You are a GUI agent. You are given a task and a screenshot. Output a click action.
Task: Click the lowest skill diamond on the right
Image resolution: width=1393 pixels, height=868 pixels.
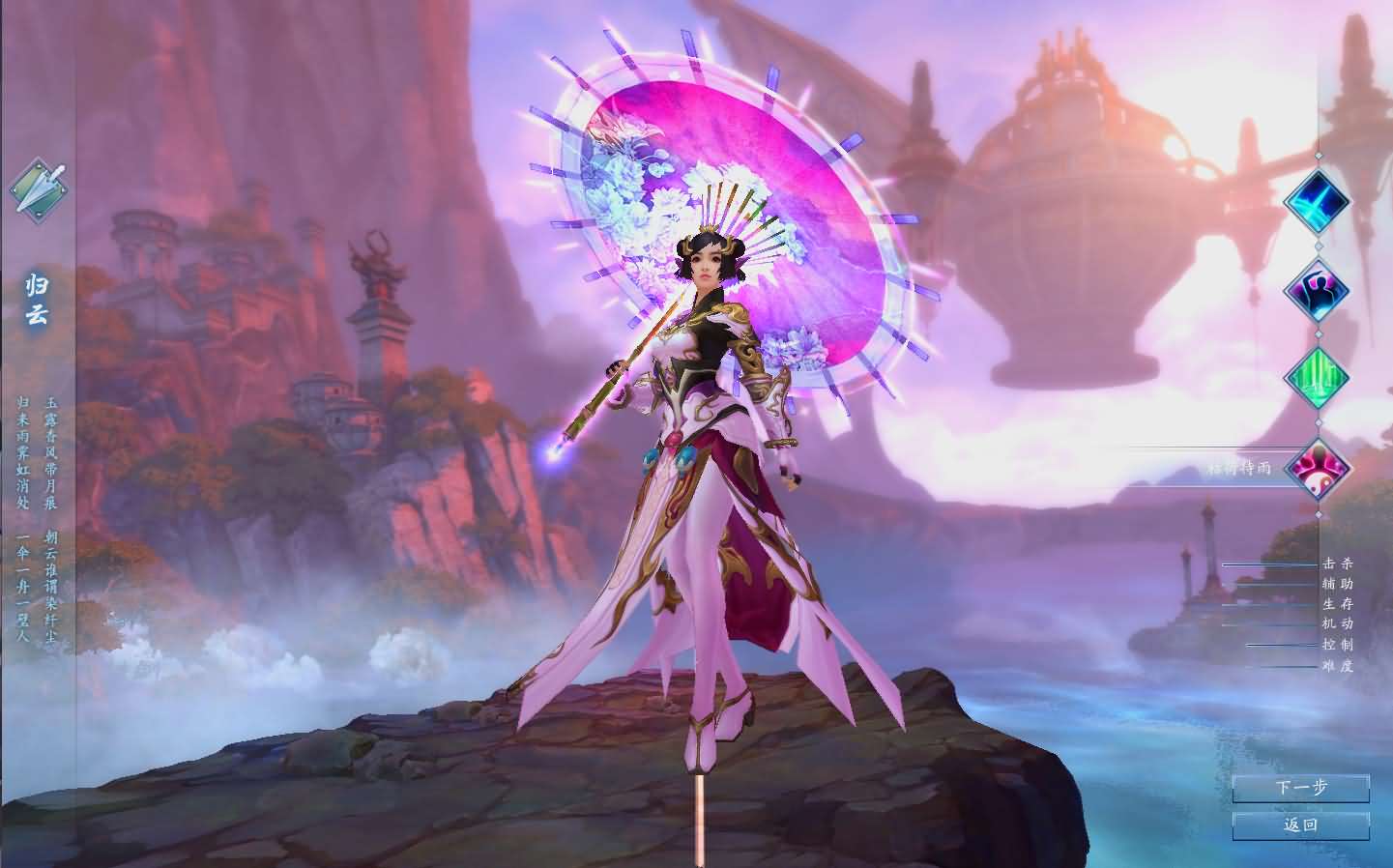(1318, 468)
